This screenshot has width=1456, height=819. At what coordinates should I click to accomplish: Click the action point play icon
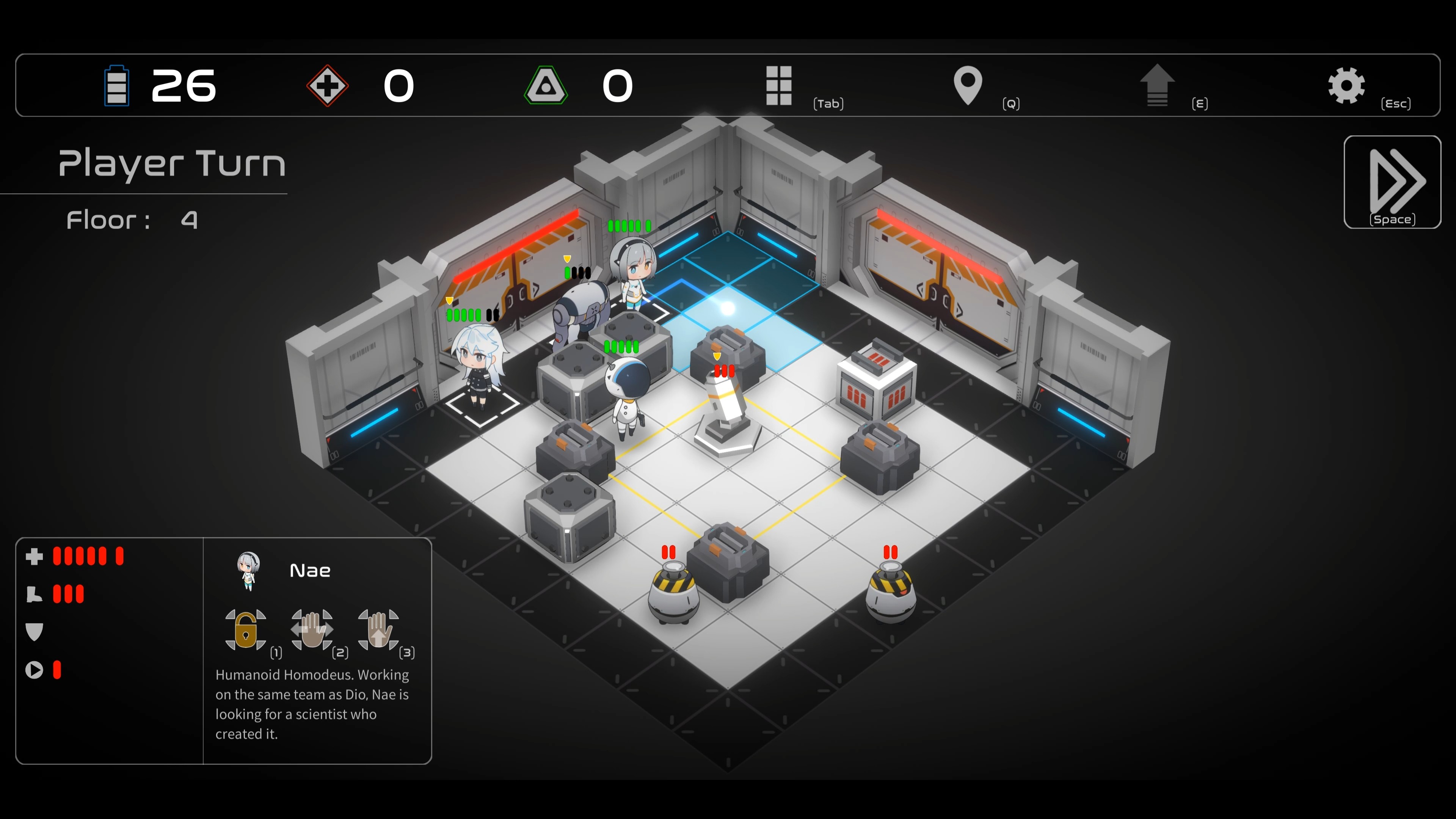[x=35, y=670]
